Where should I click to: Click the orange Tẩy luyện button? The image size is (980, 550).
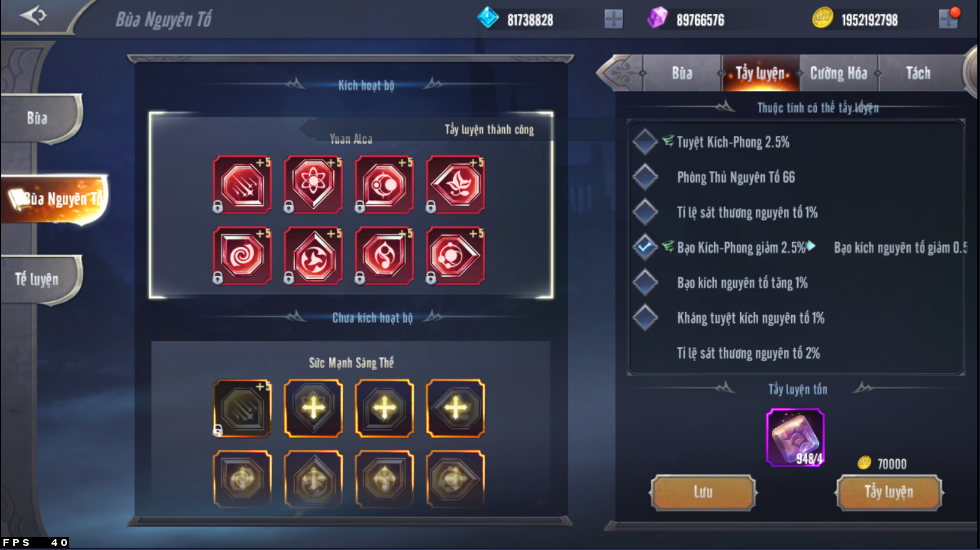pos(888,492)
